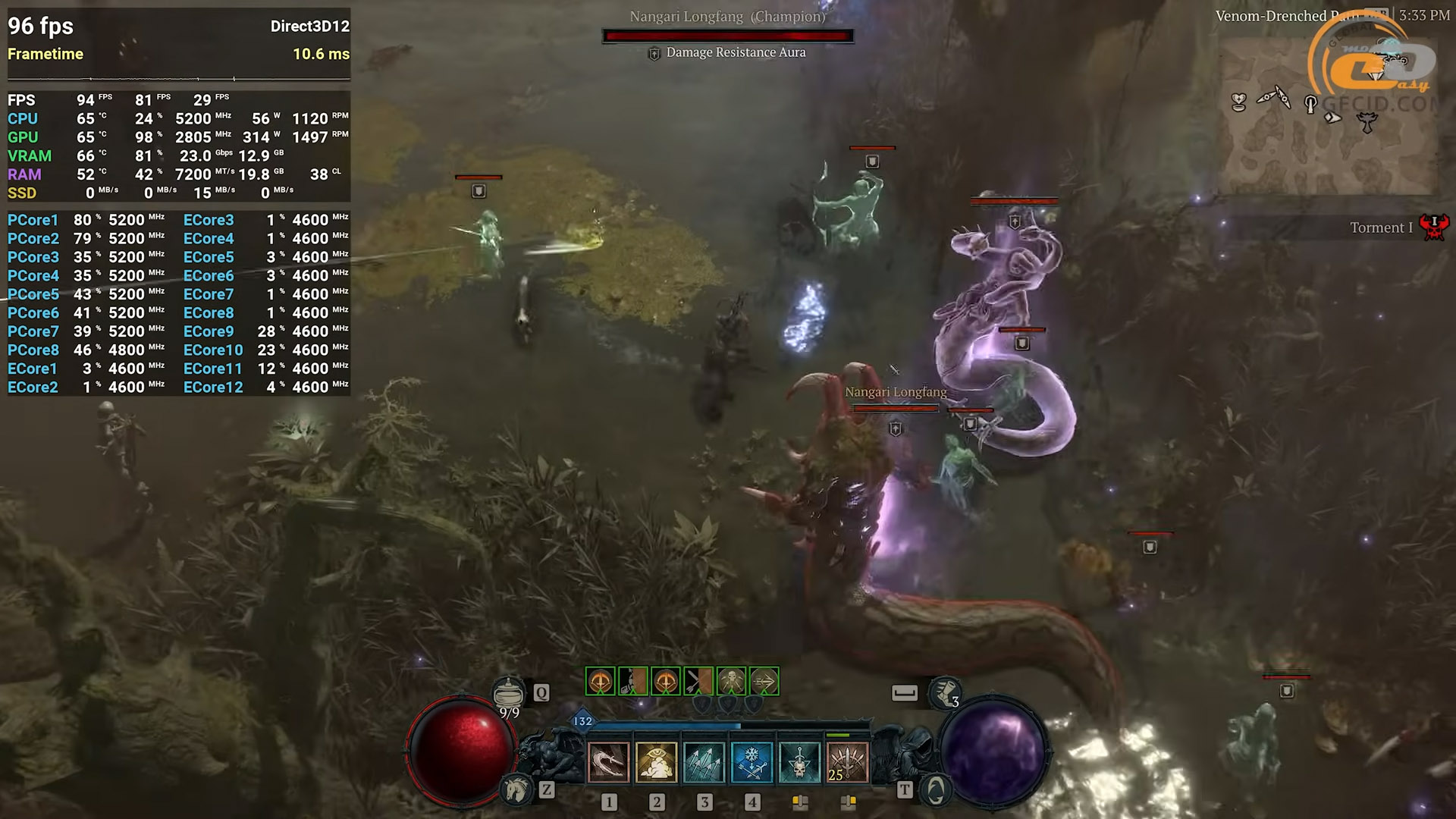This screenshot has width=1456, height=819.
Task: Activate the curved blade slash skill
Action: [x=608, y=762]
